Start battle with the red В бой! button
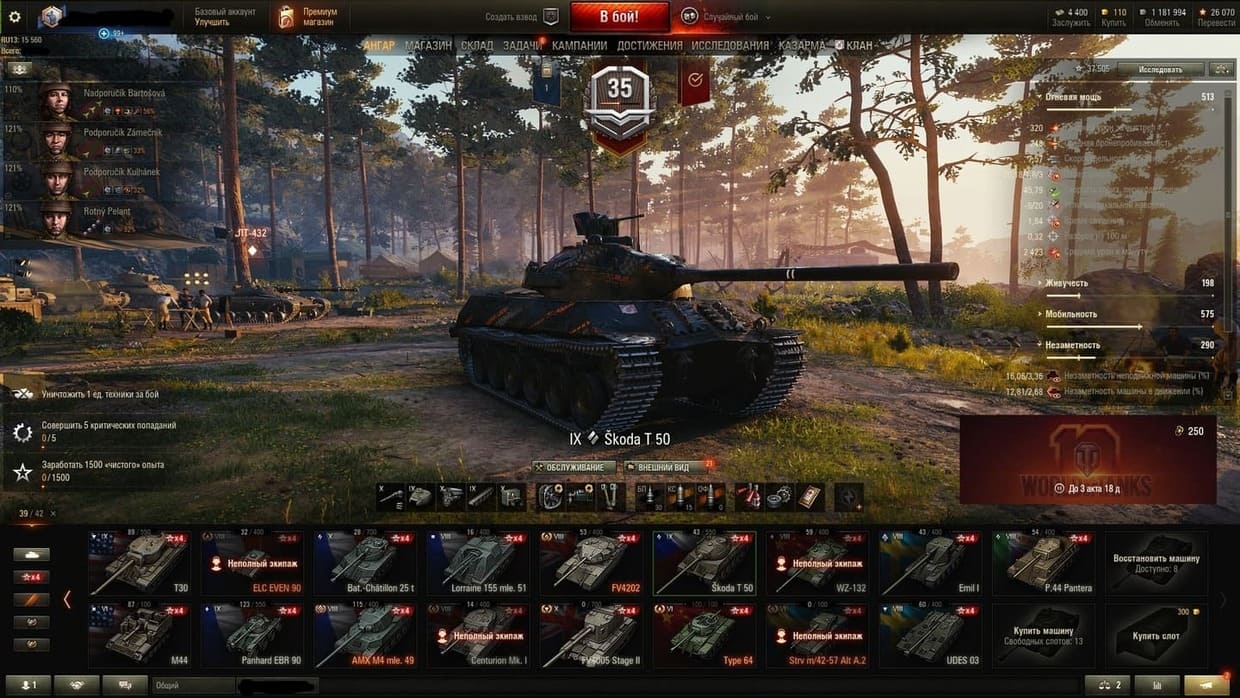Image resolution: width=1240 pixels, height=698 pixels. pos(619,17)
